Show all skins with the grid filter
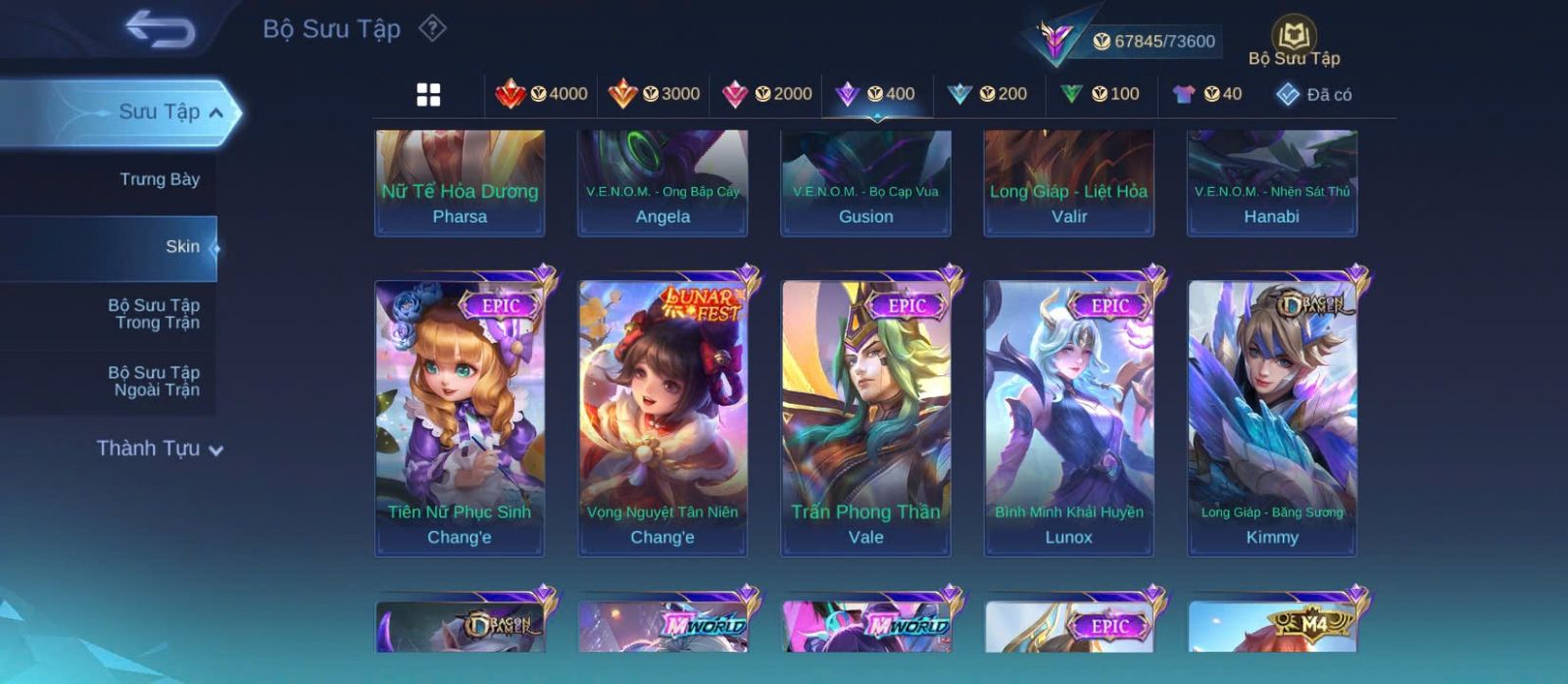 (x=428, y=94)
